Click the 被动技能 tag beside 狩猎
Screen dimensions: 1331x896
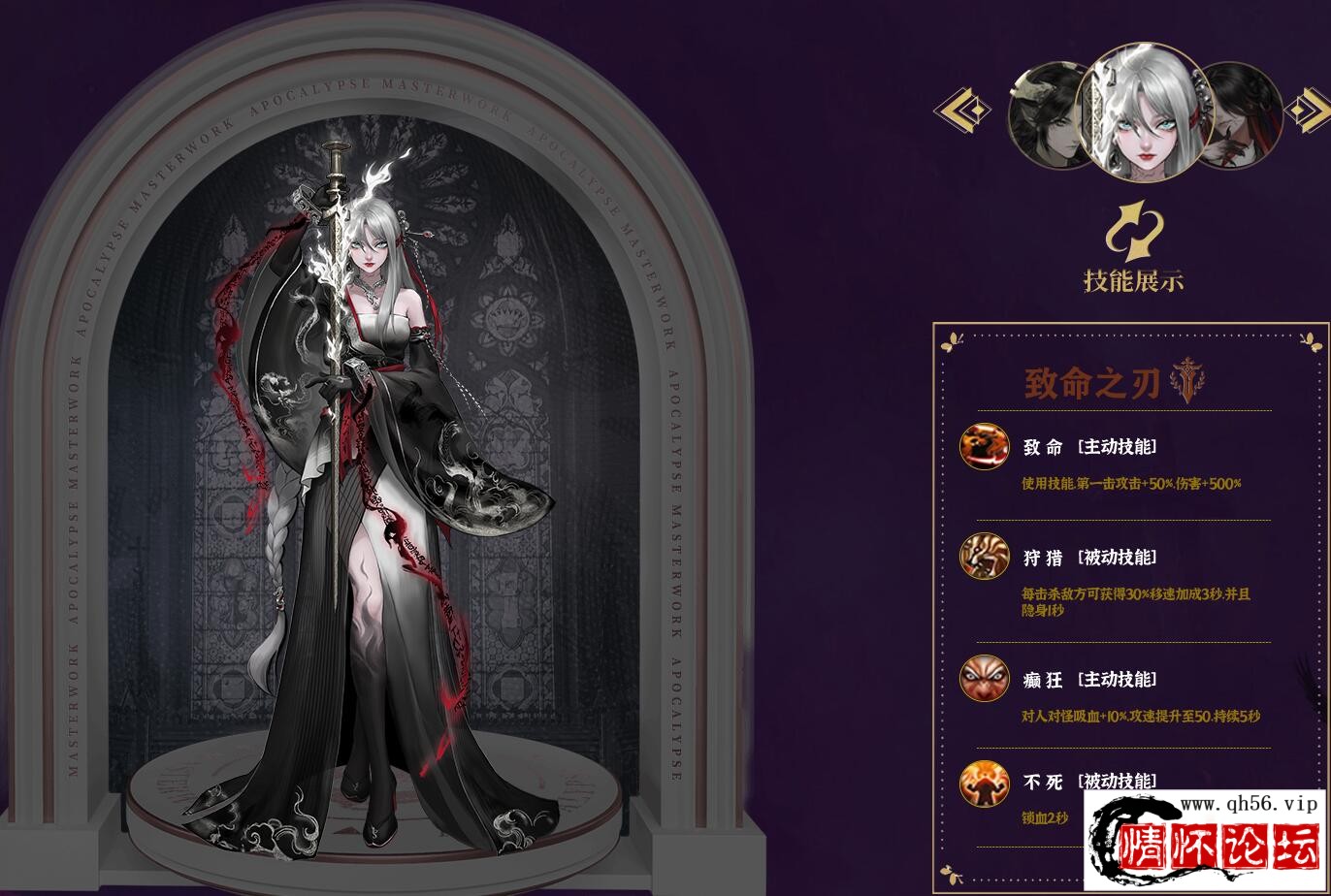click(1116, 557)
